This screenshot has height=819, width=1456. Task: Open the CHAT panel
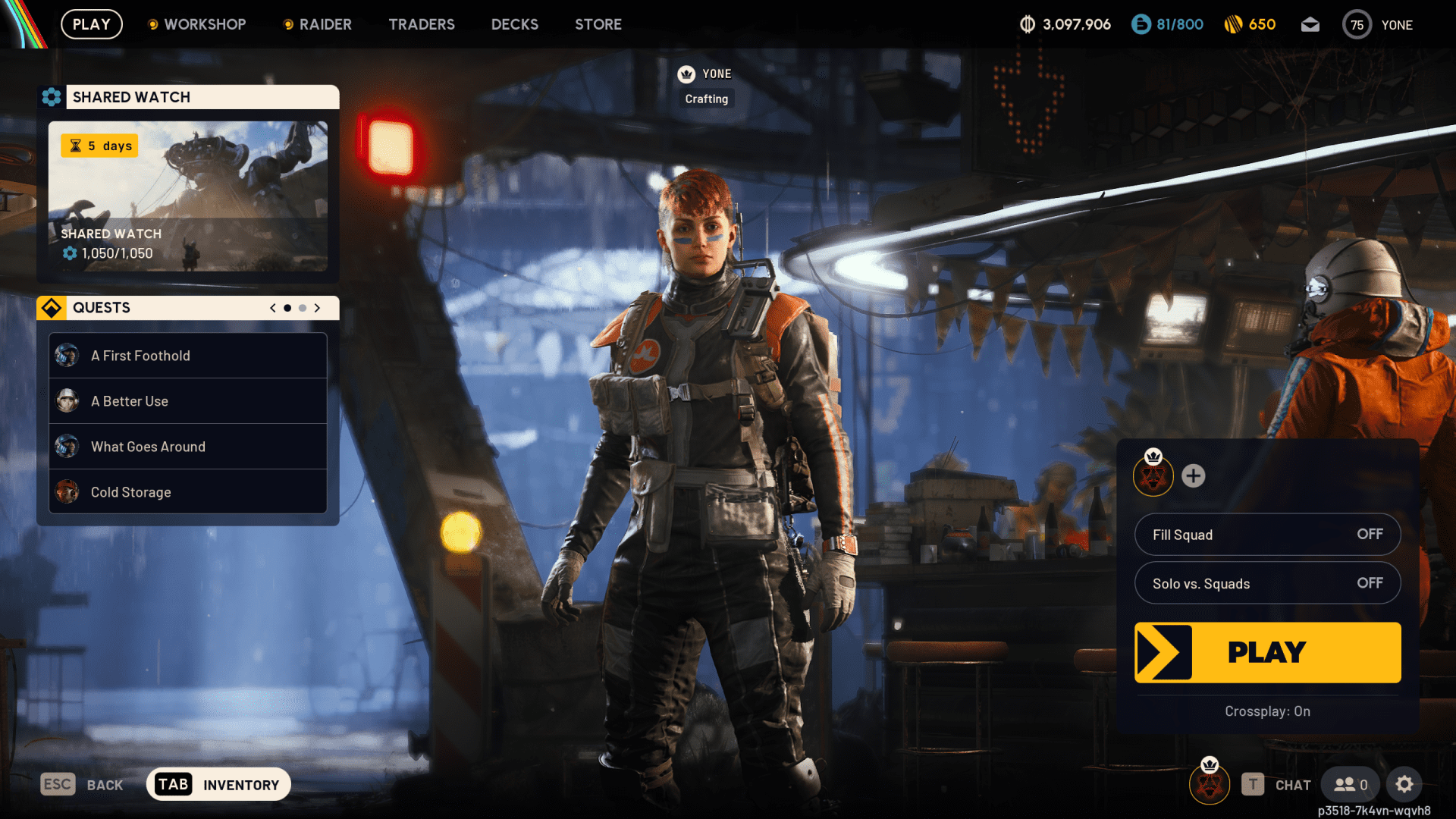(1291, 785)
